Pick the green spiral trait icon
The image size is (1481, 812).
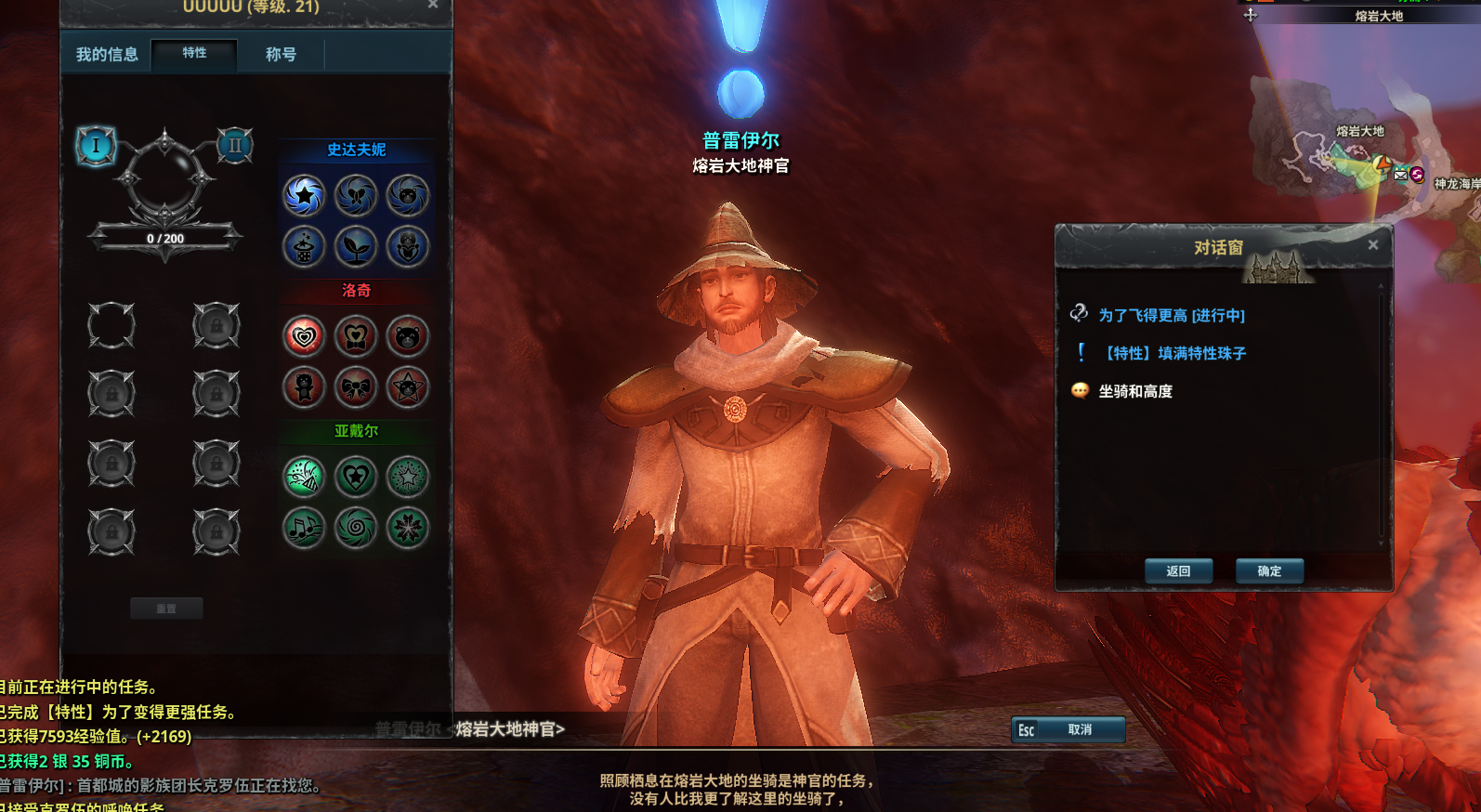point(356,529)
